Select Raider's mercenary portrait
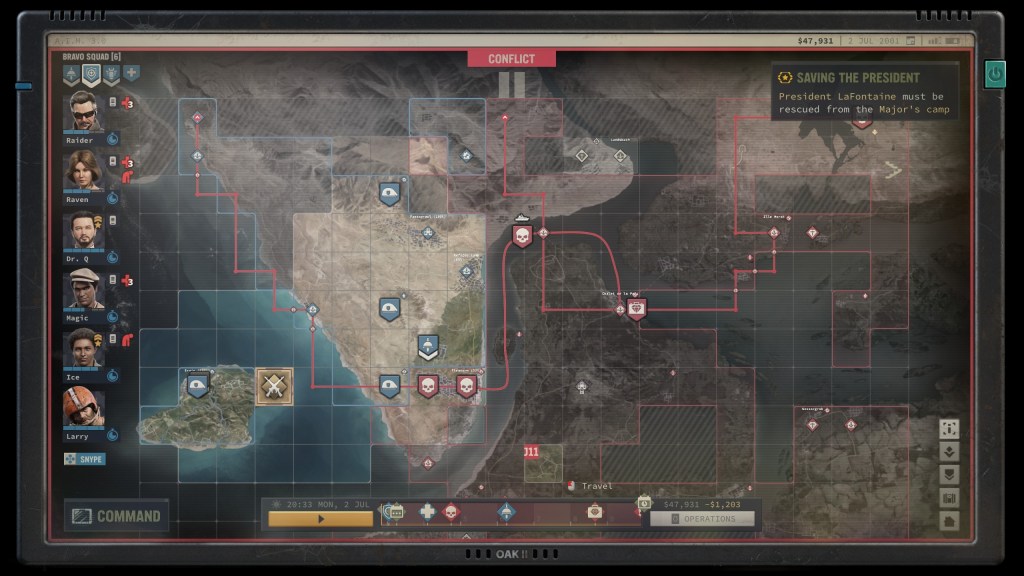This screenshot has height=576, width=1024. [x=85, y=111]
